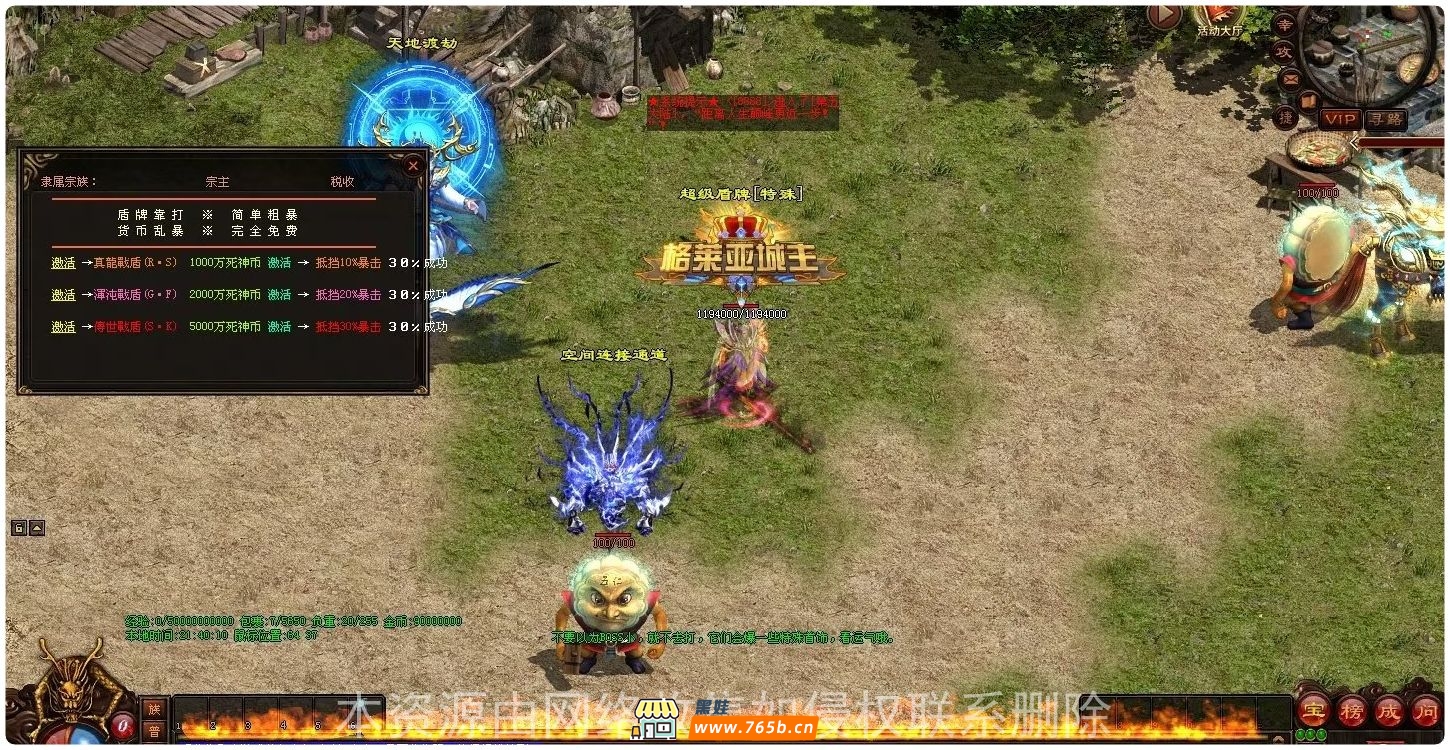Click the 问 help button
The width and height of the screenshot is (1450, 750).
(x=1425, y=712)
